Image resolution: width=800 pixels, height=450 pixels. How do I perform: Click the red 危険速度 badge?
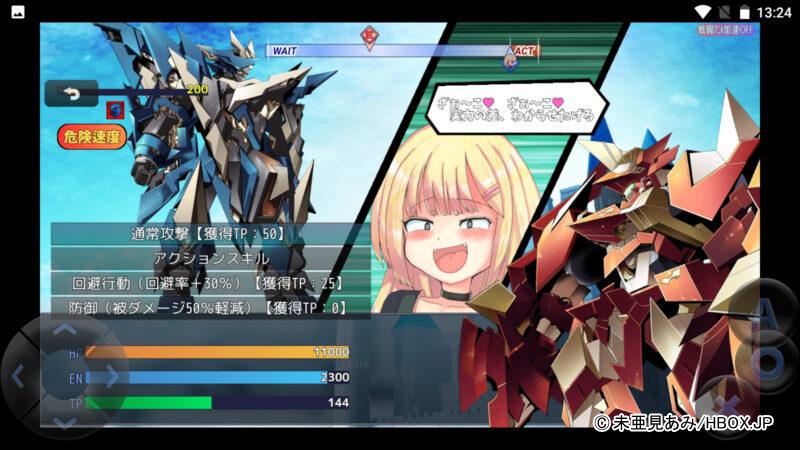pyautogui.click(x=92, y=137)
